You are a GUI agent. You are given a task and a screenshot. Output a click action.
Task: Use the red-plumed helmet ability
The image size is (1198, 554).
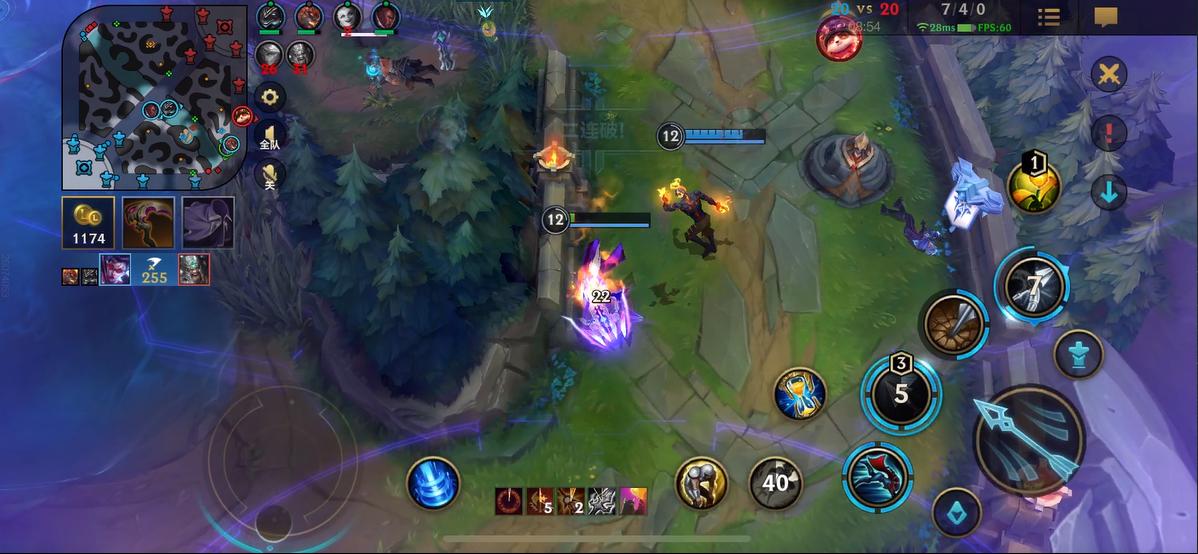[x=877, y=477]
